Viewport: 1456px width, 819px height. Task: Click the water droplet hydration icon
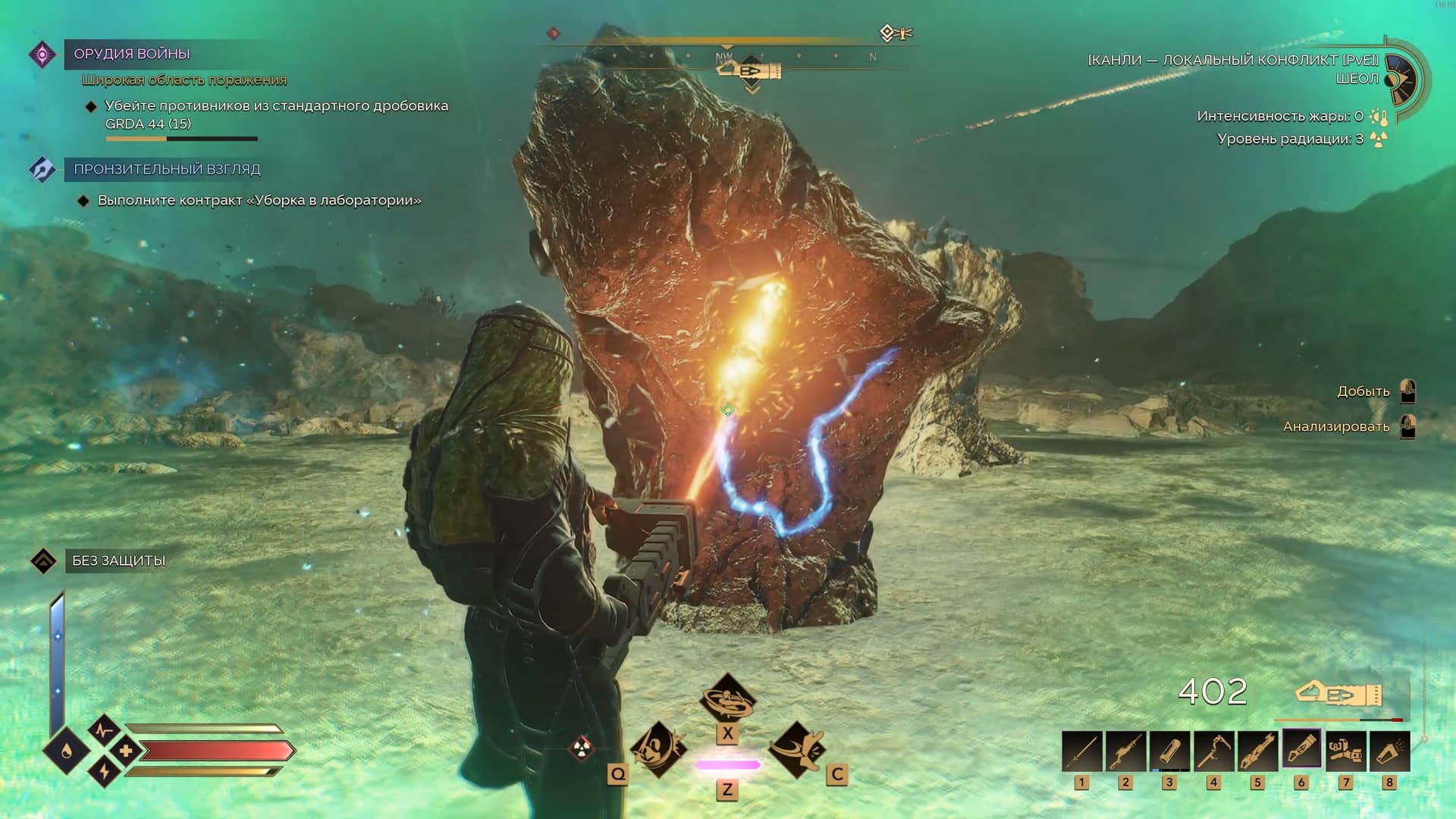point(67,752)
